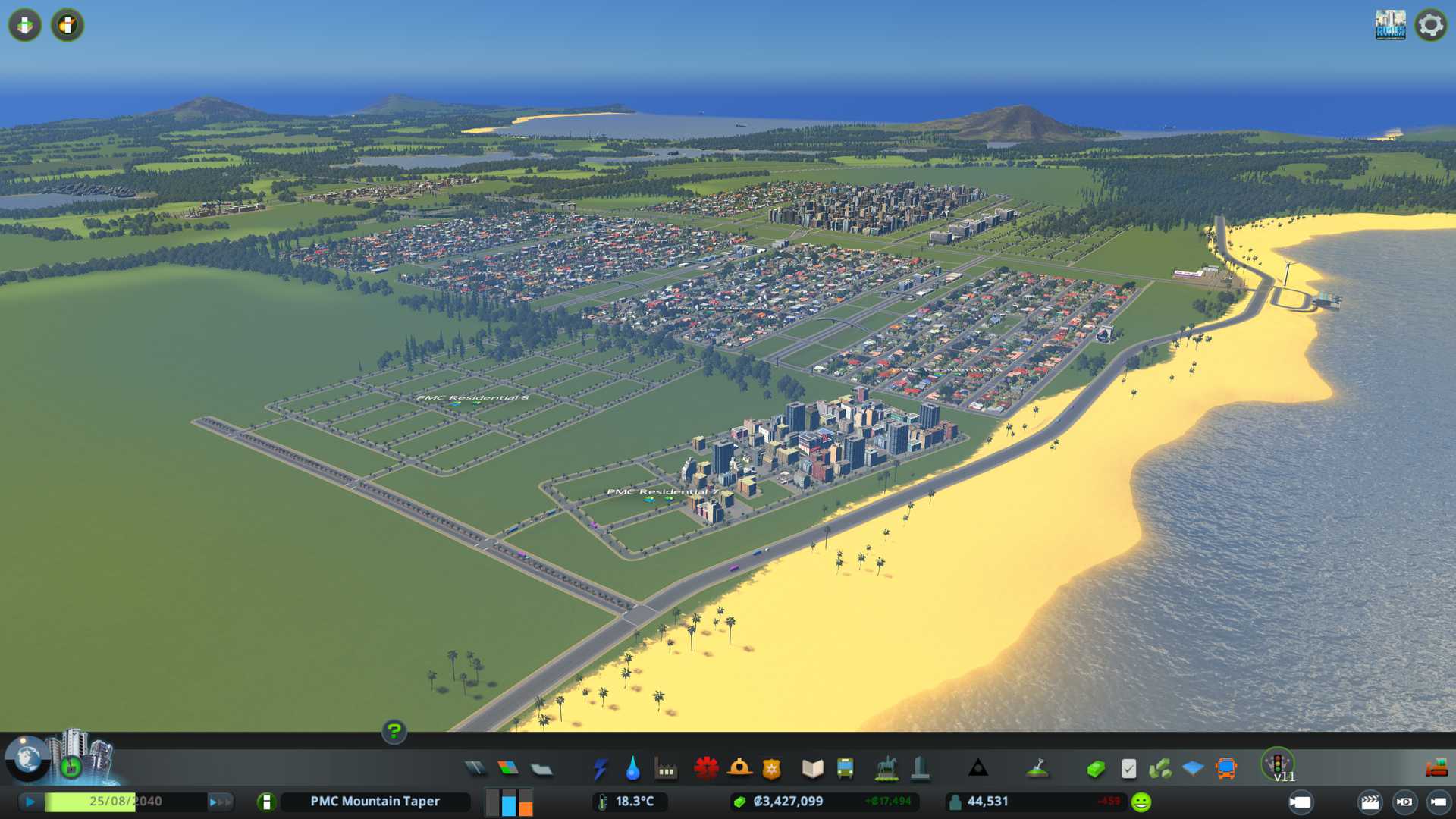Open the Police badge menu
Screen dimensions: 1456x819
pos(772,769)
